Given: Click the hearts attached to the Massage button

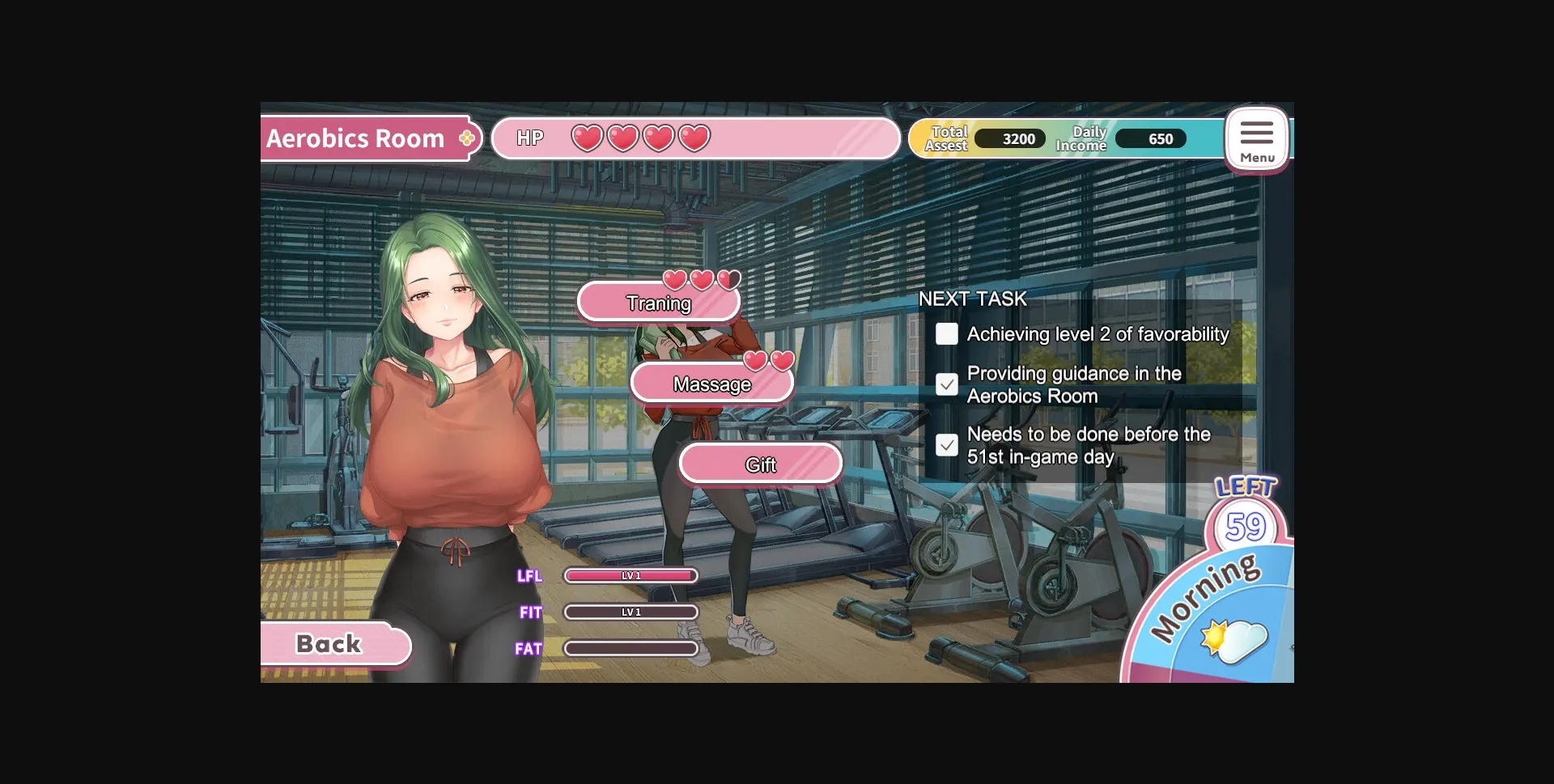Looking at the screenshot, I should point(768,360).
